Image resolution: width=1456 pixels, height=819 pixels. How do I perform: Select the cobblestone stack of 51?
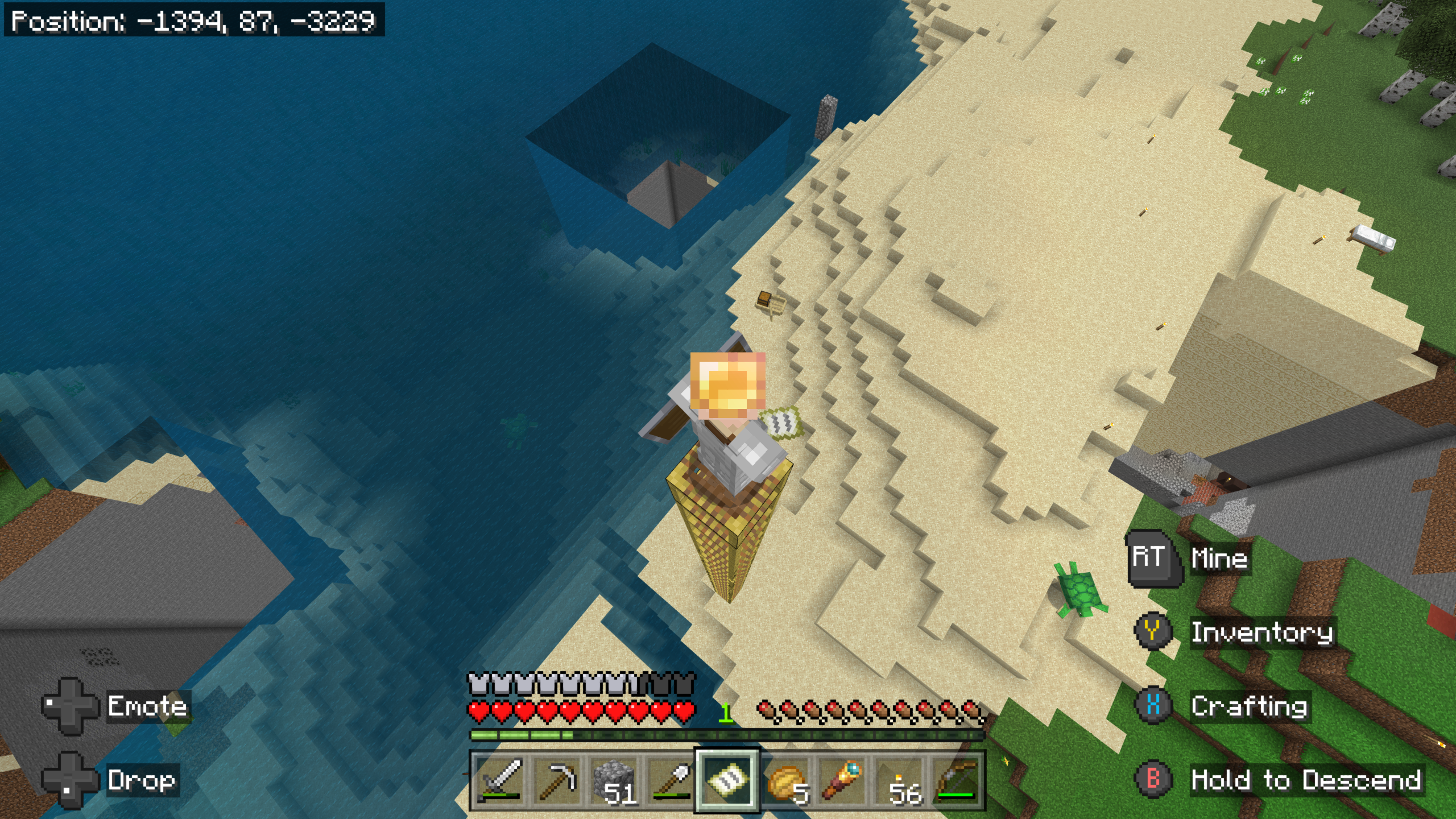(613, 779)
